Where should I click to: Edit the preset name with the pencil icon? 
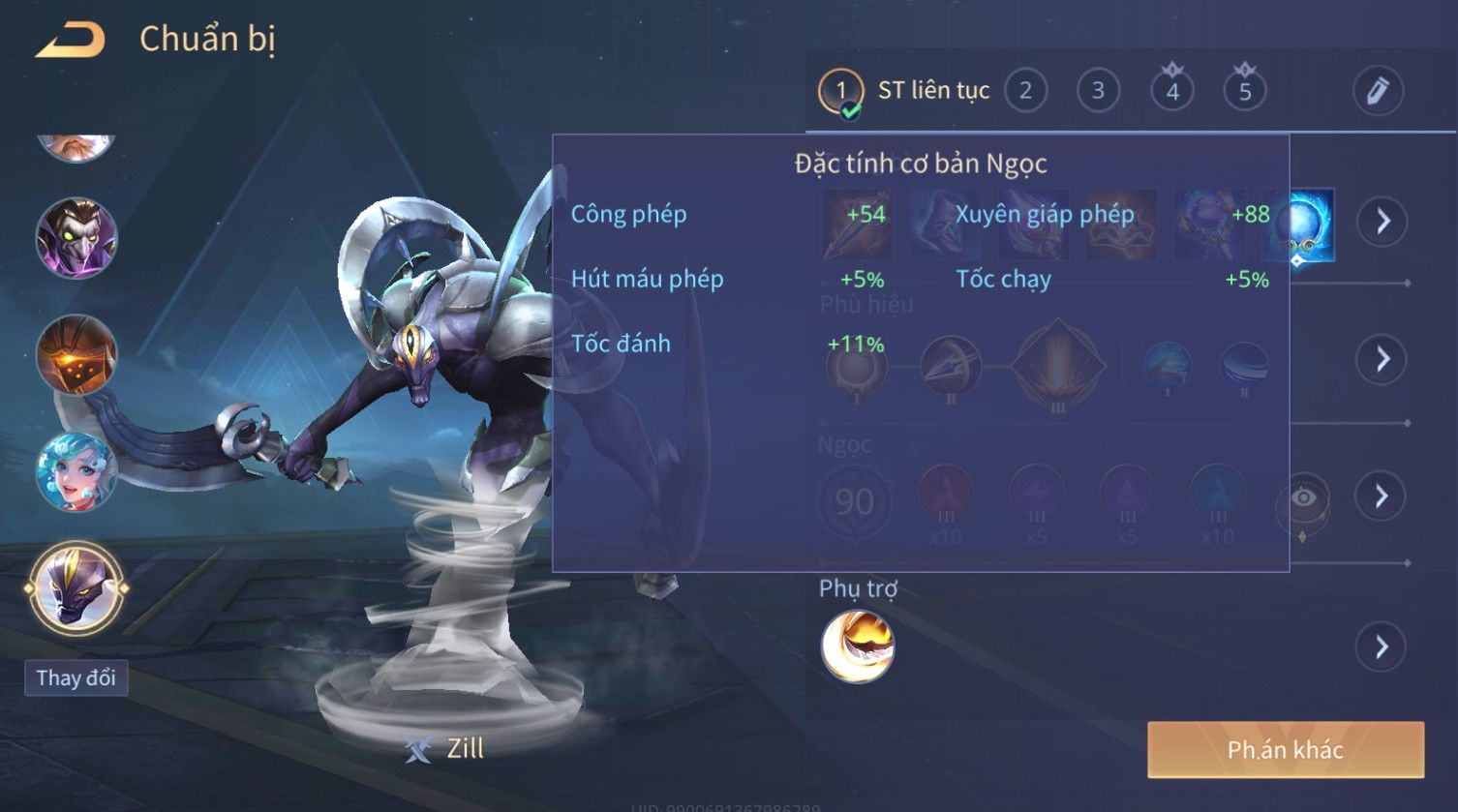click(x=1378, y=91)
